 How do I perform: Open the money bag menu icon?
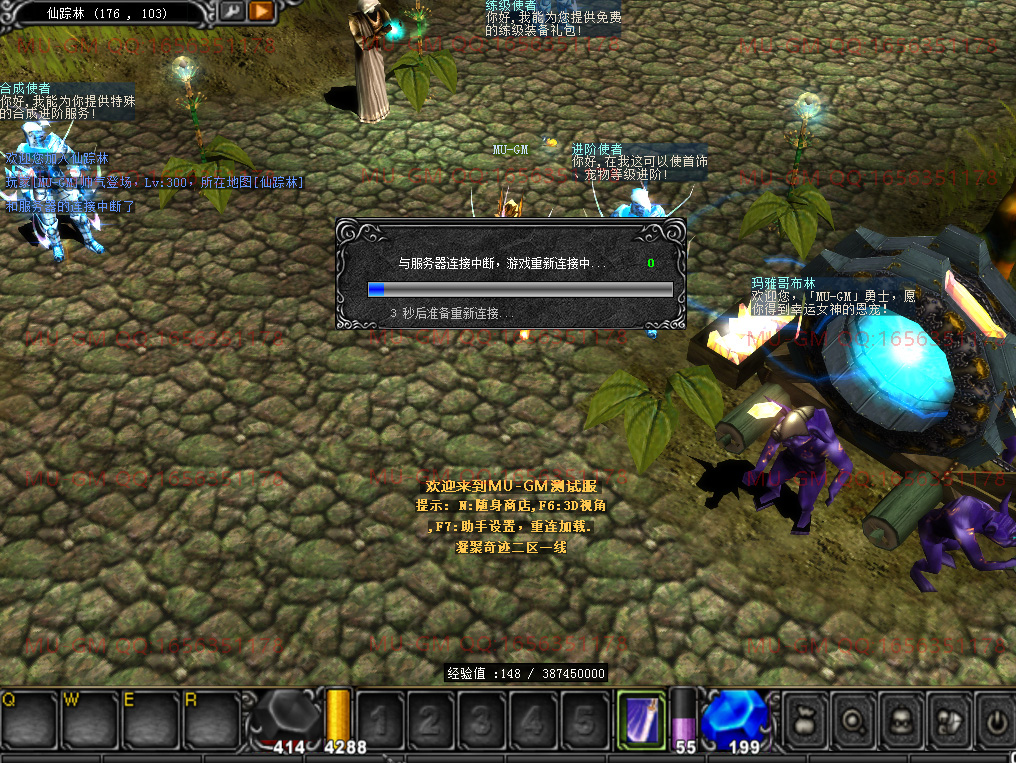click(806, 718)
